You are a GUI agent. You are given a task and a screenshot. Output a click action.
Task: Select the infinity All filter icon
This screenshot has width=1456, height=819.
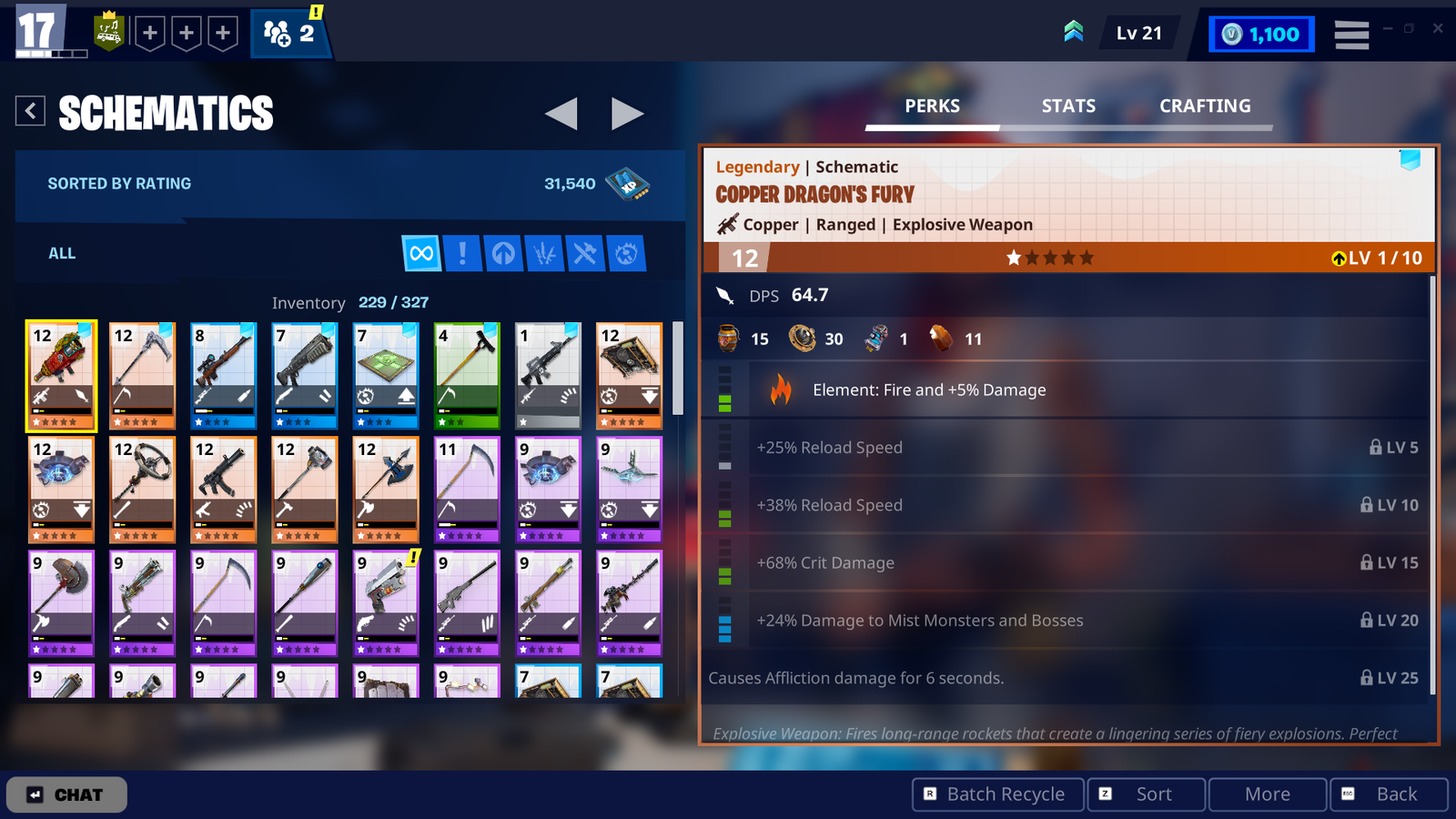pyautogui.click(x=420, y=254)
